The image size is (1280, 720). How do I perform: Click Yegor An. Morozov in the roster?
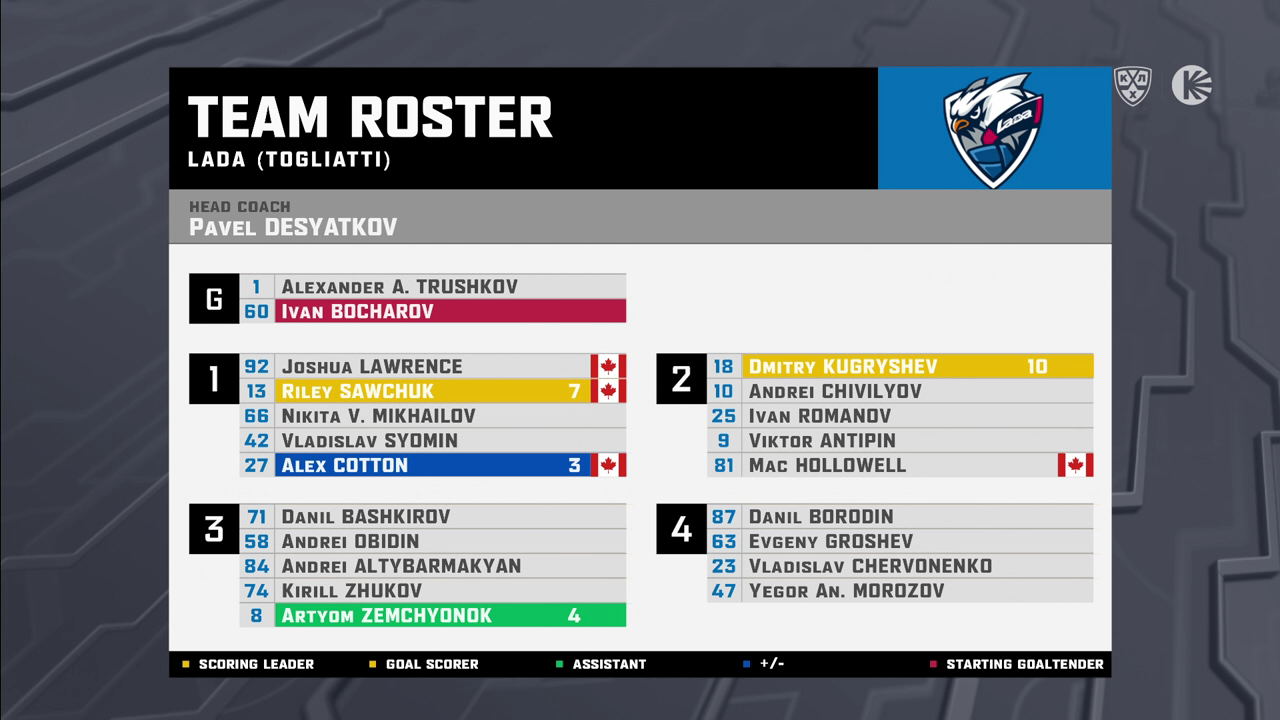900,591
